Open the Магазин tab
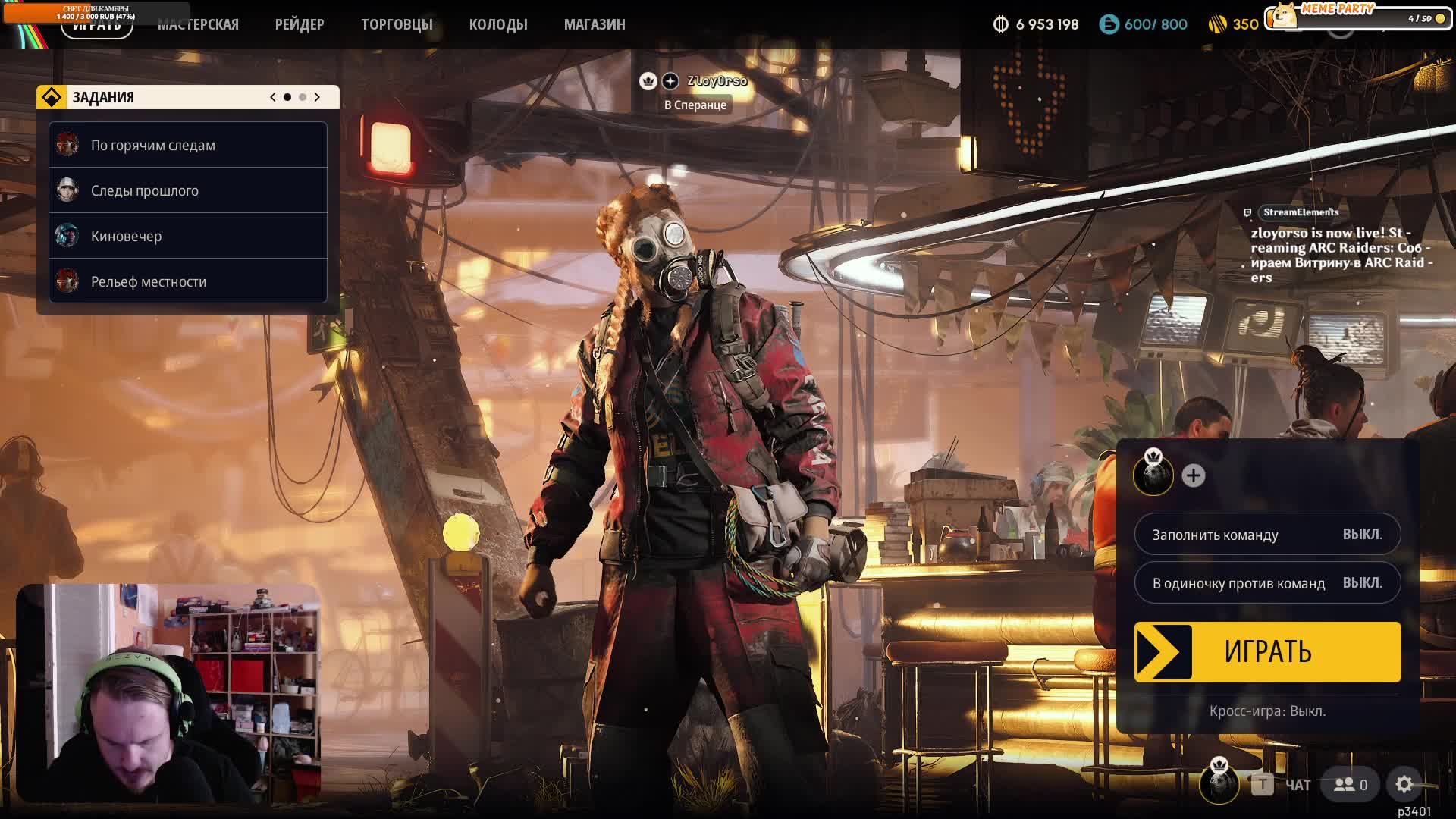The width and height of the screenshot is (1456, 819). coord(595,24)
